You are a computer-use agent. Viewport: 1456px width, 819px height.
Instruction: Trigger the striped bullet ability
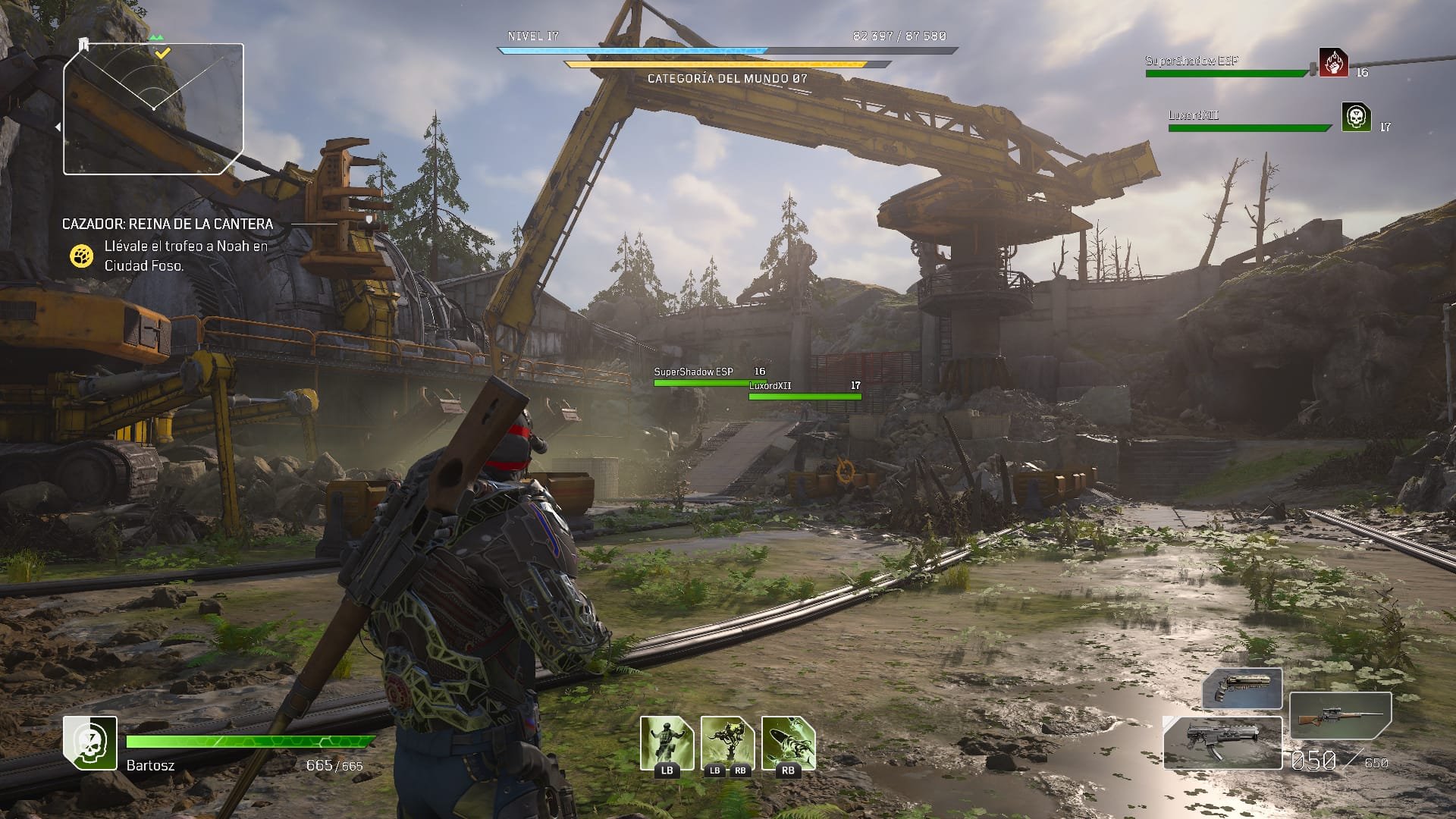[788, 743]
